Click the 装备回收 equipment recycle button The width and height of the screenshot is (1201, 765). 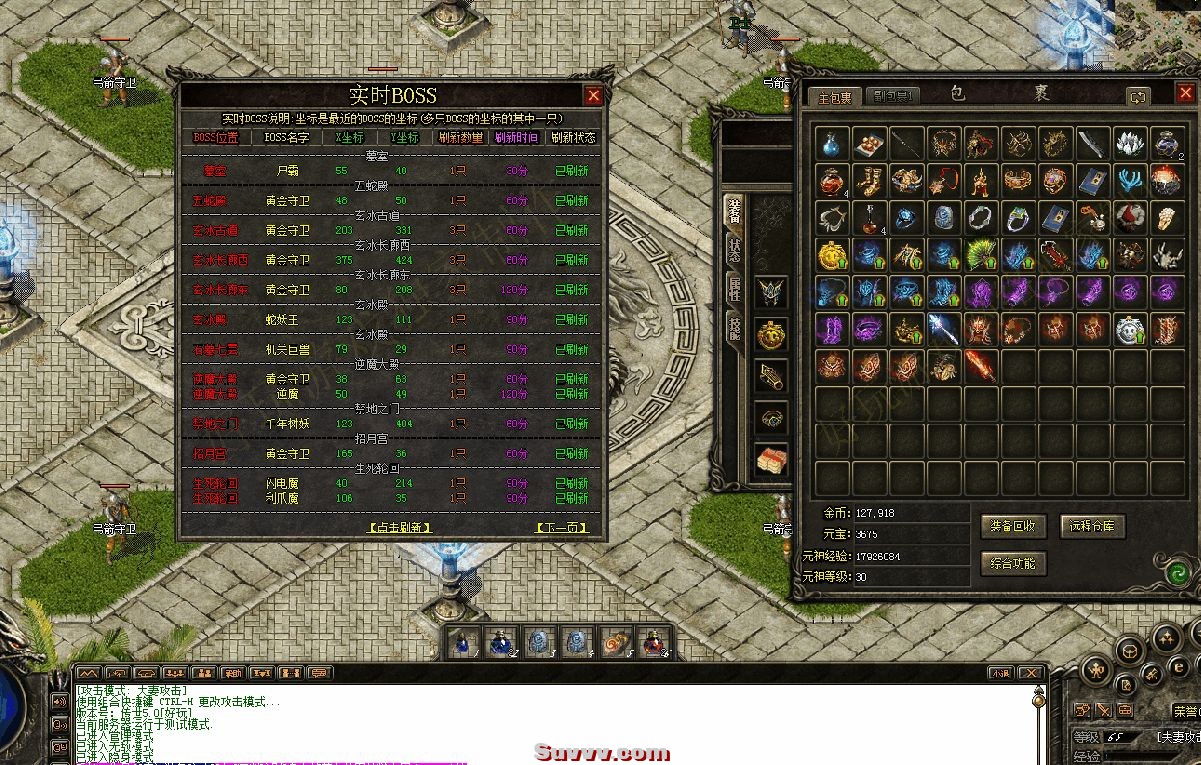tap(1014, 526)
